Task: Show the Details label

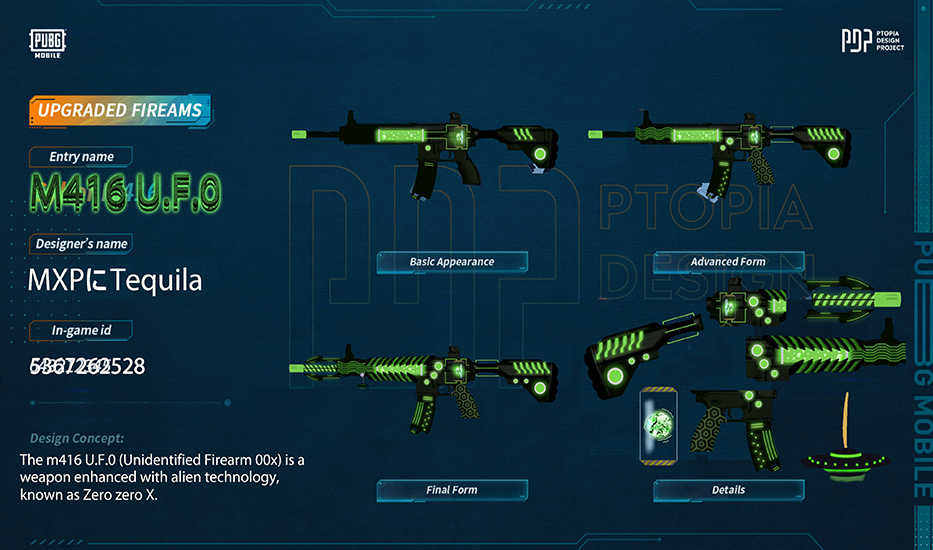Action: click(728, 490)
